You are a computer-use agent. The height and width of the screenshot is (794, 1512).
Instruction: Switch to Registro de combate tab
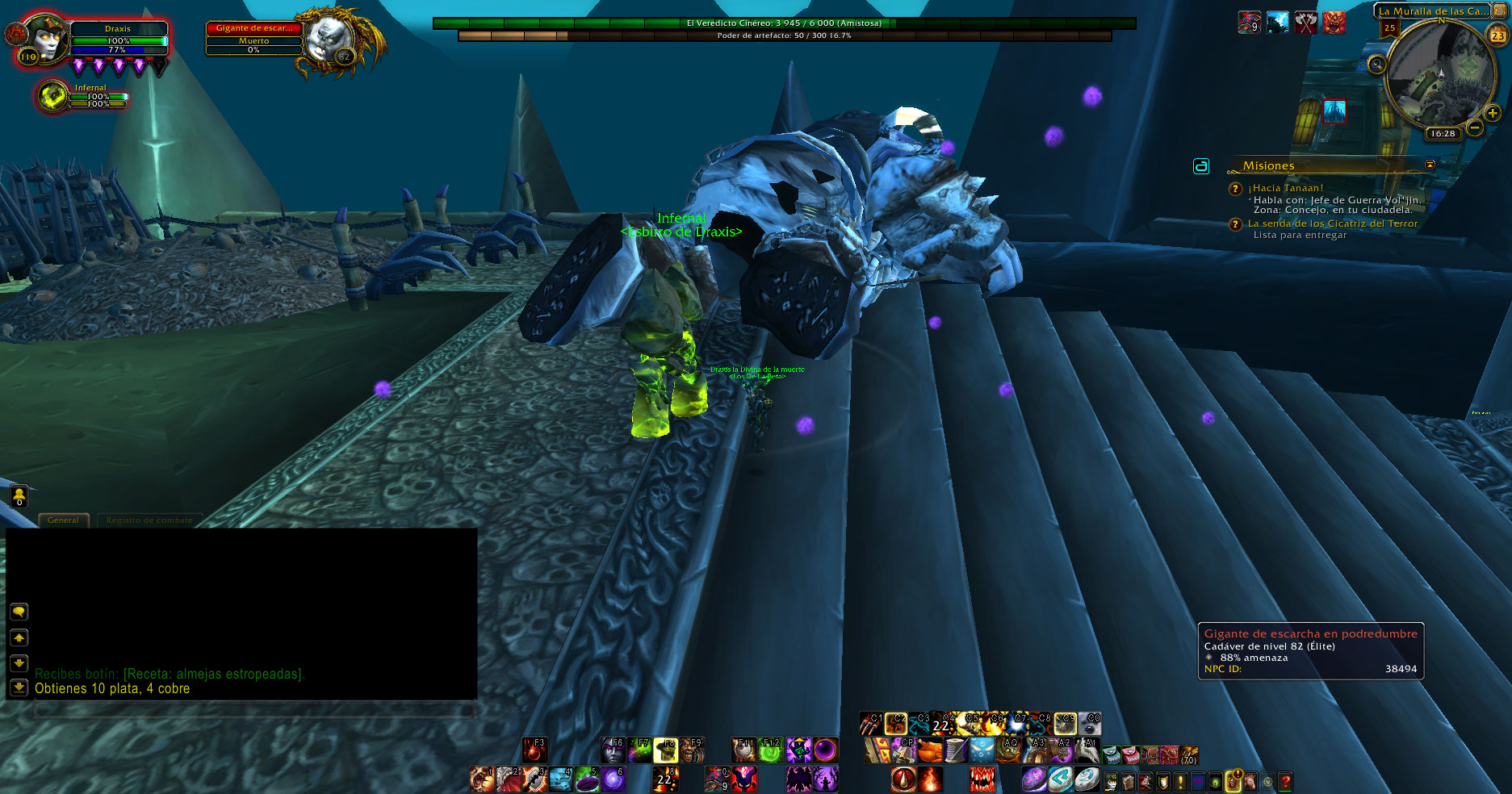coord(149,520)
